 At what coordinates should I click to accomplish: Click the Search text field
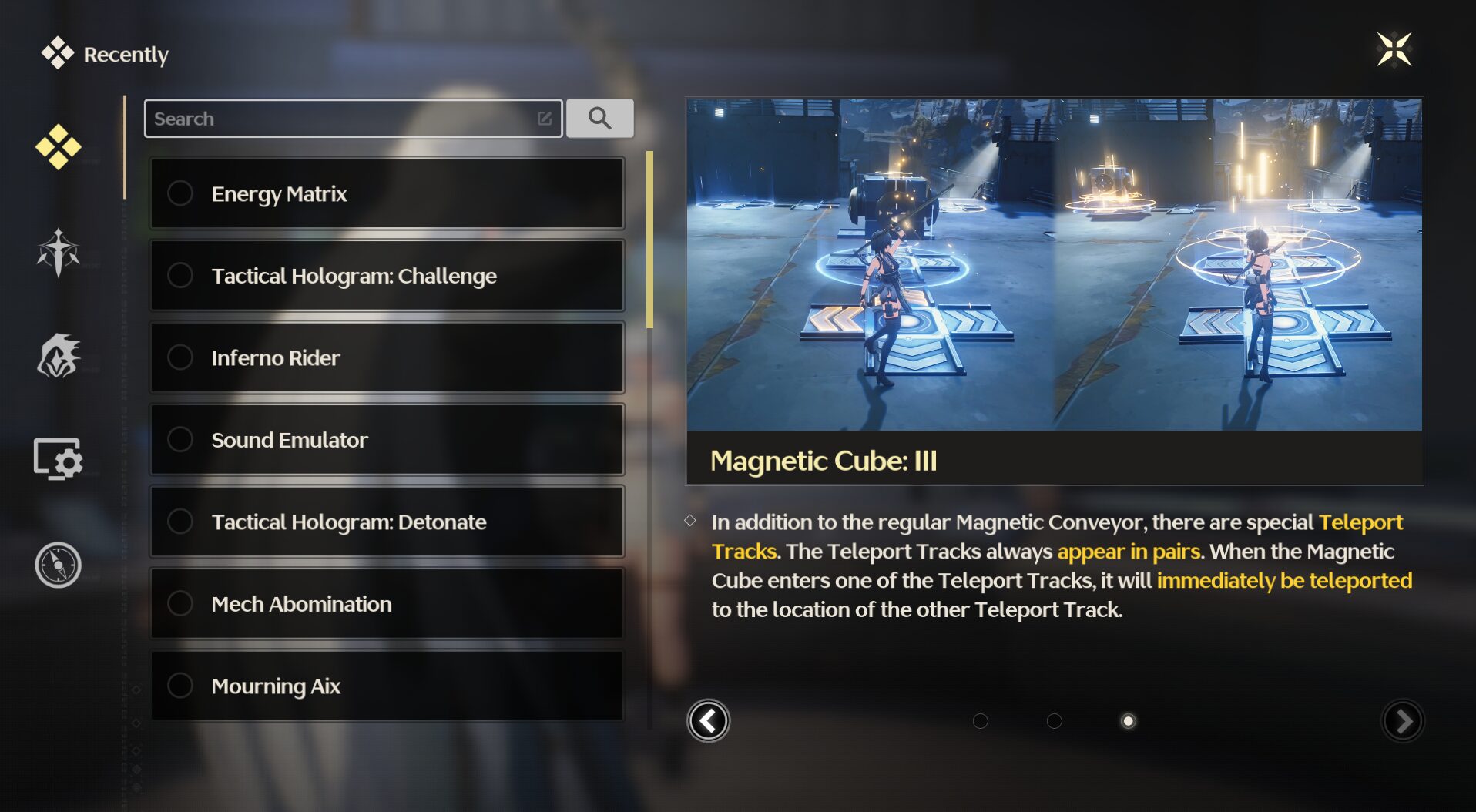tap(343, 119)
